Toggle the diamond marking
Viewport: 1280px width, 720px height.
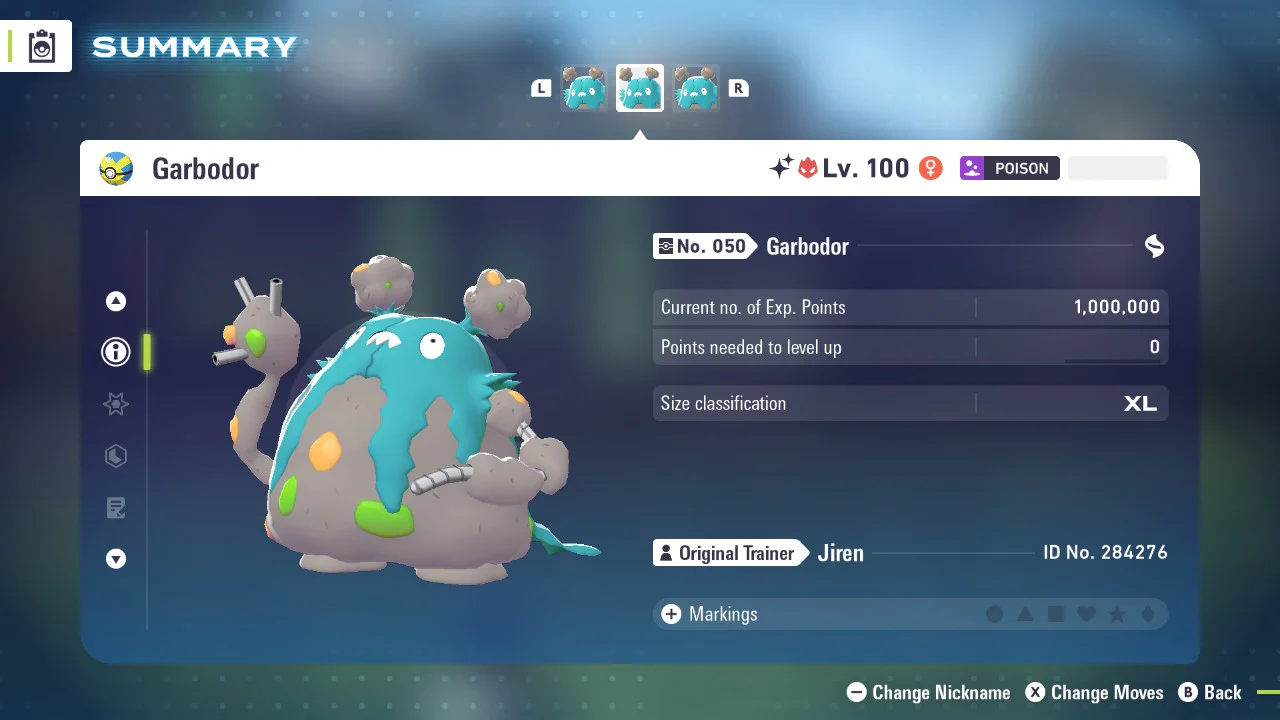click(x=1147, y=614)
